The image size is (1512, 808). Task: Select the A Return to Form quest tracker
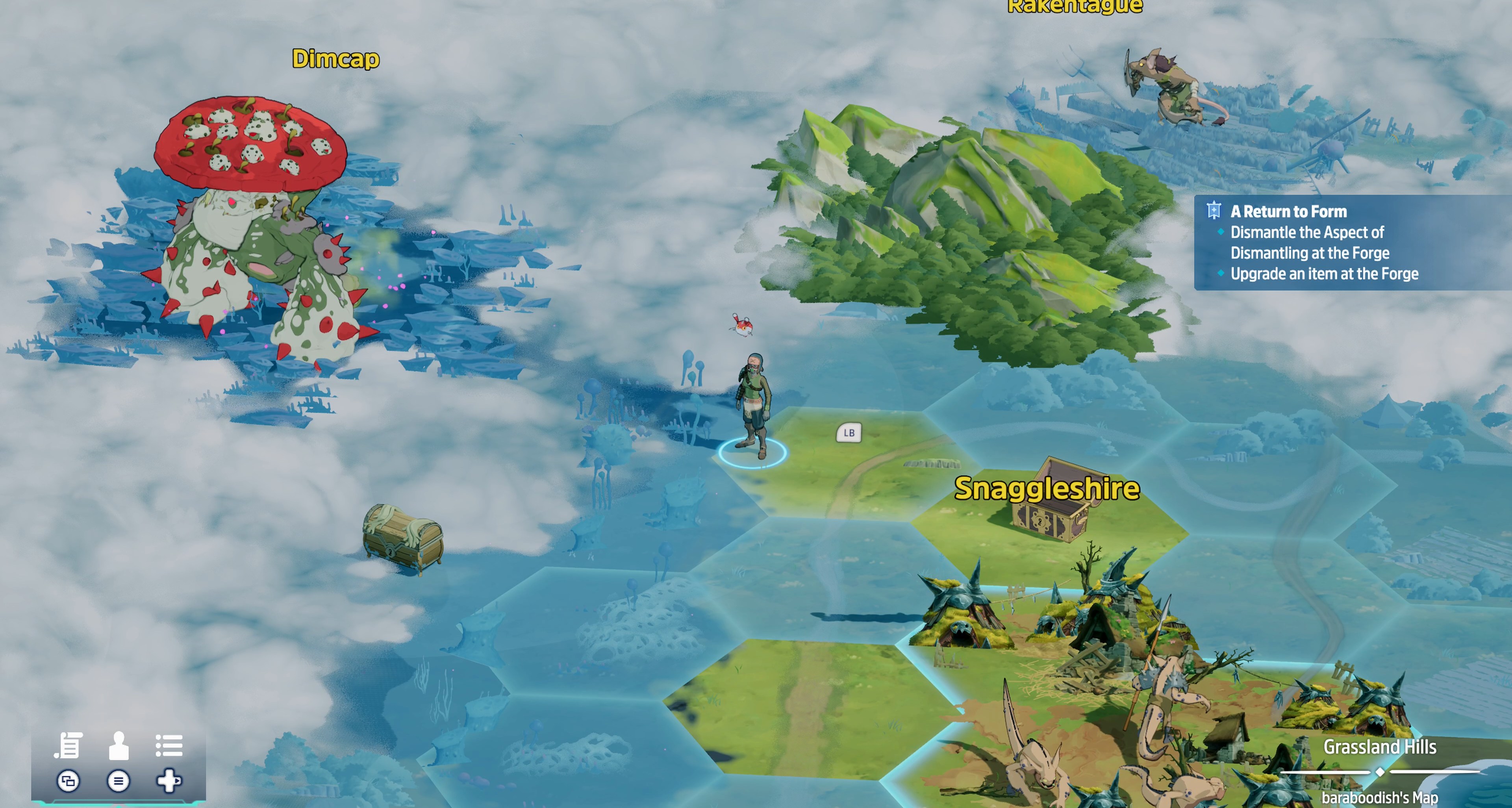[1288, 211]
